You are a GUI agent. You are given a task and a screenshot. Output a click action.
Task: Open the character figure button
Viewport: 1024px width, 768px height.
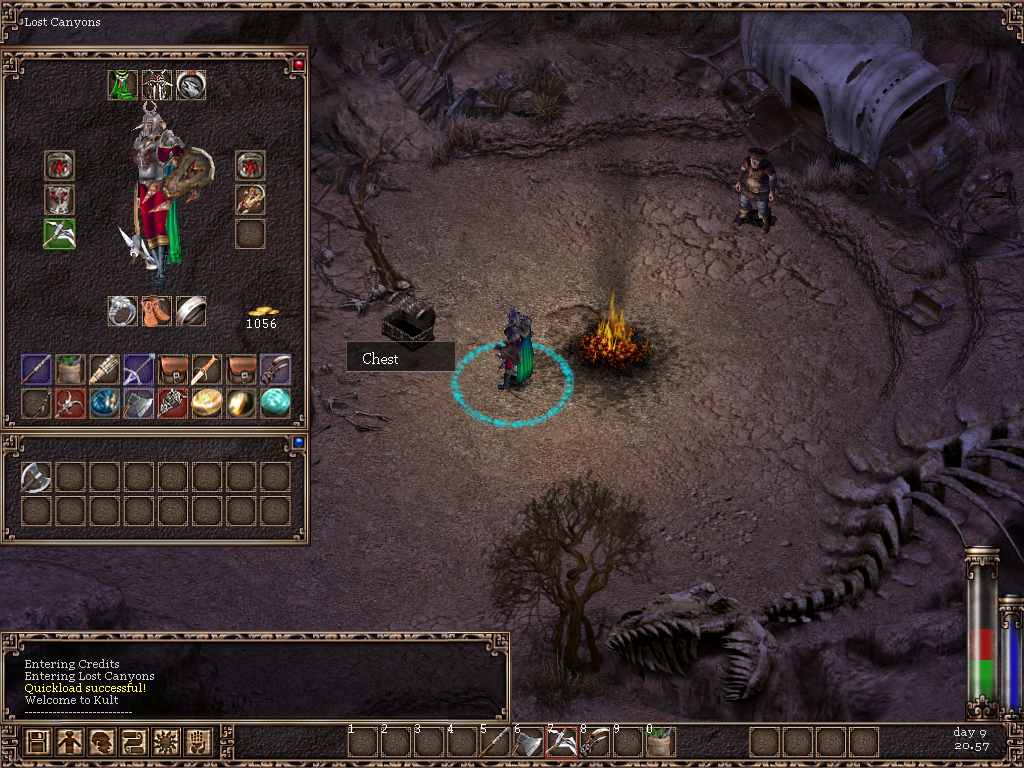click(70, 742)
